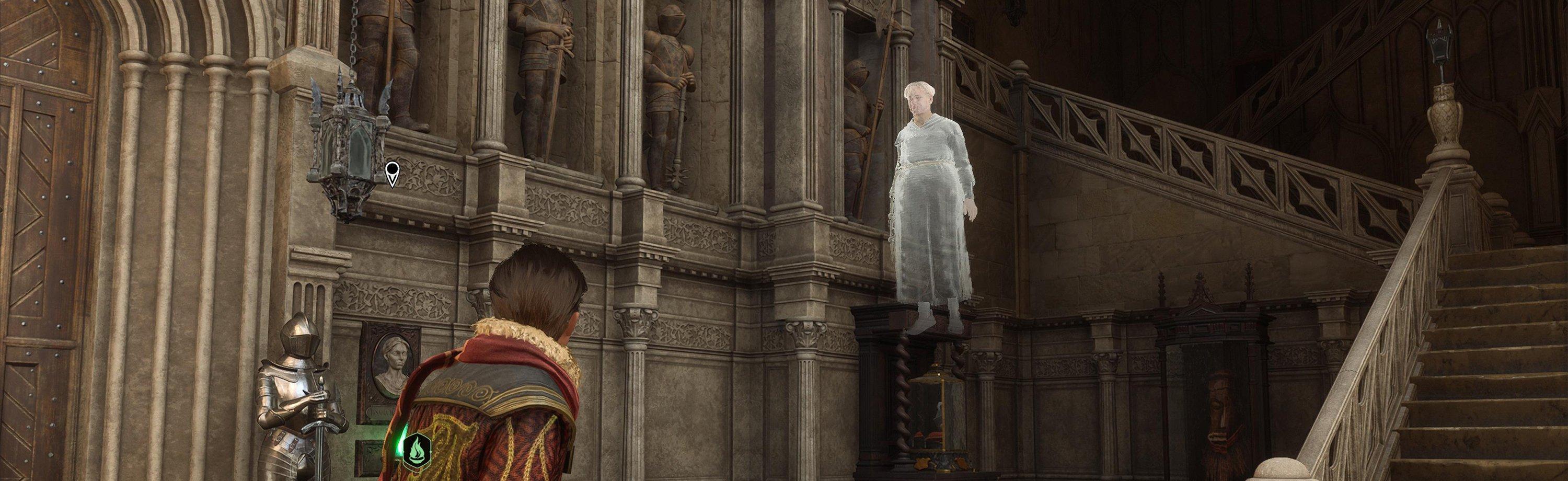Select the white waypoint marker pin
1568x481 pixels.
click(x=393, y=173)
